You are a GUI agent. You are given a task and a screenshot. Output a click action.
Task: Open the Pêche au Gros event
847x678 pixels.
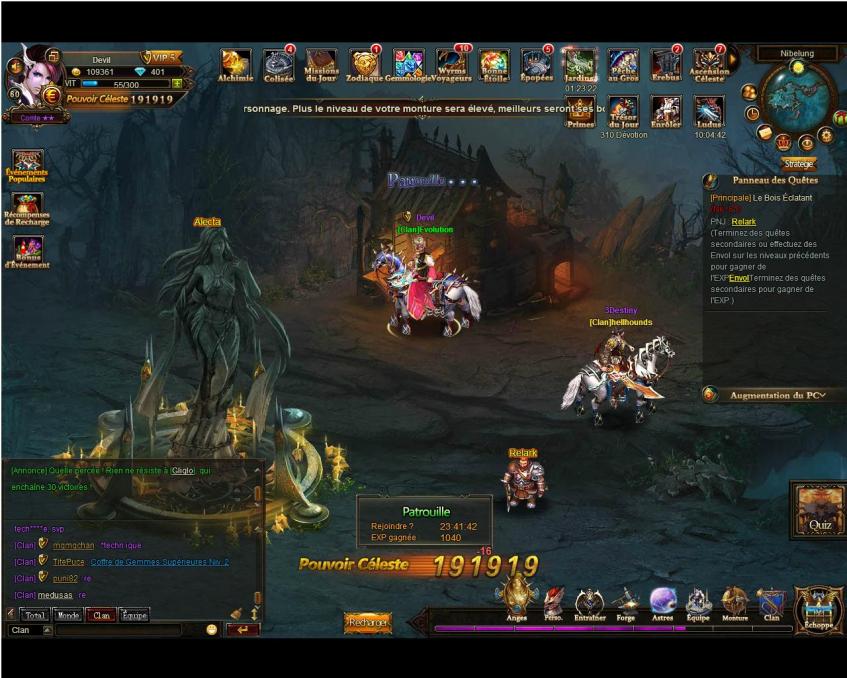pos(623,64)
